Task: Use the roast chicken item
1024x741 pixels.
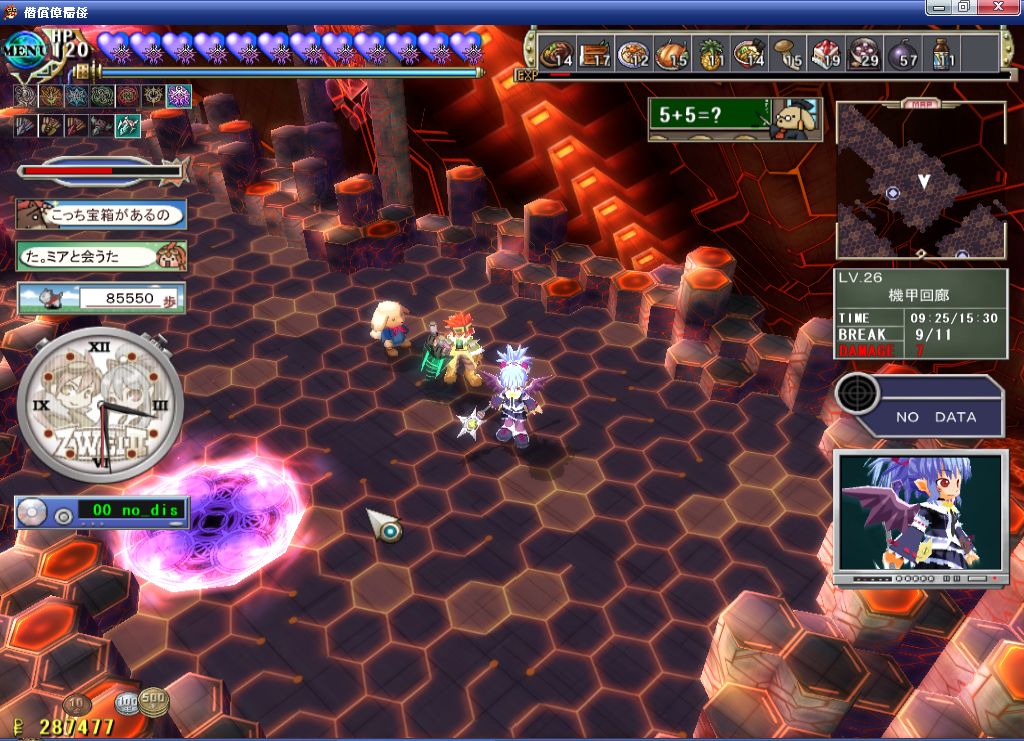Action: [672, 54]
